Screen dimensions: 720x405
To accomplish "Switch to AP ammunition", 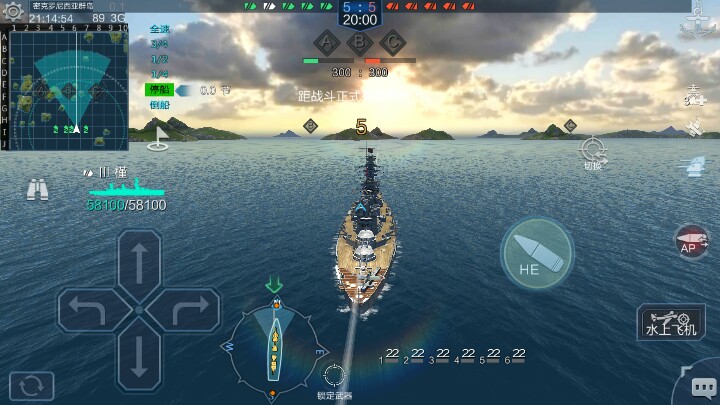I will [x=692, y=243].
